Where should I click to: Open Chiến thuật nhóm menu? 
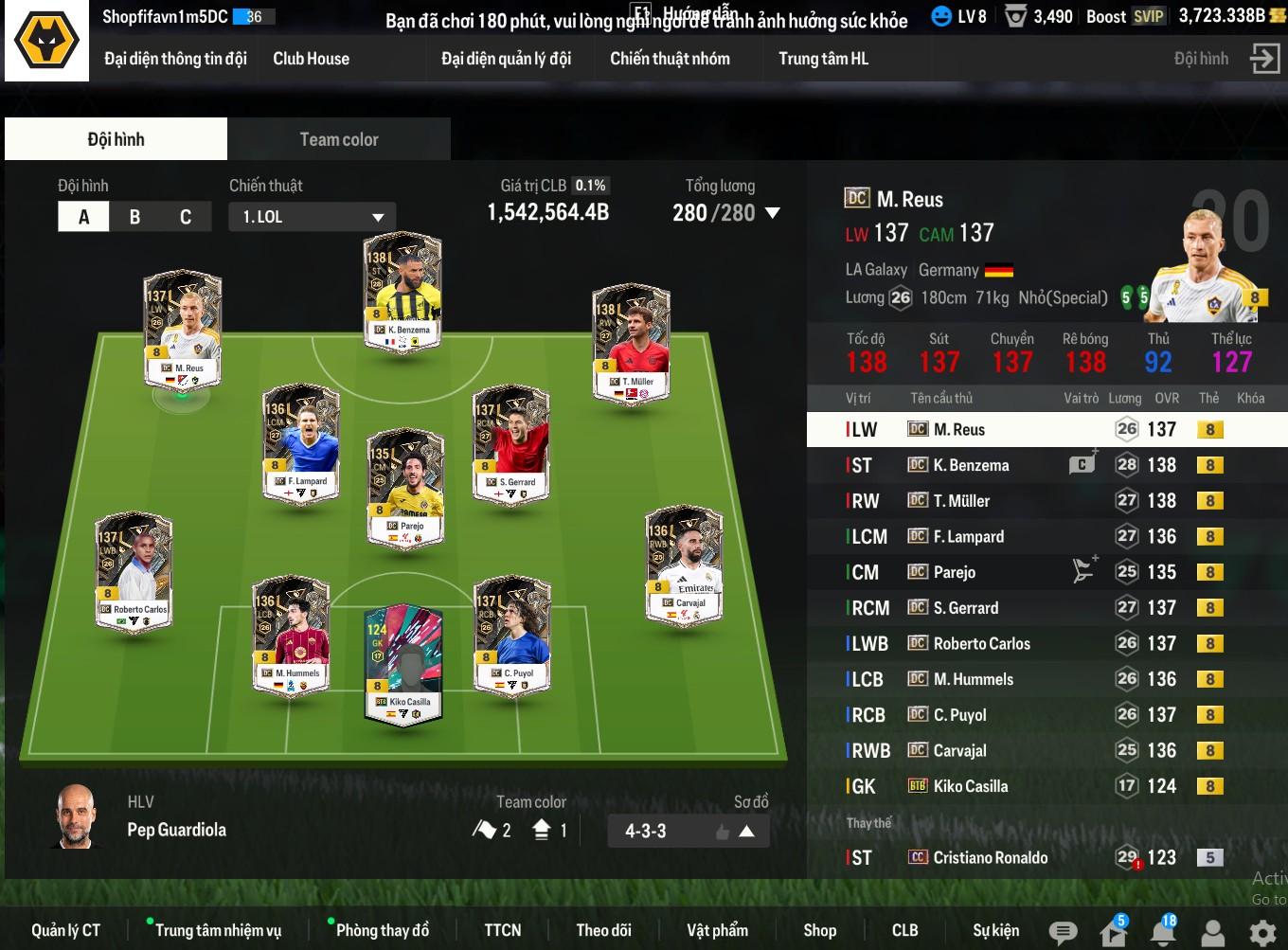tap(670, 59)
